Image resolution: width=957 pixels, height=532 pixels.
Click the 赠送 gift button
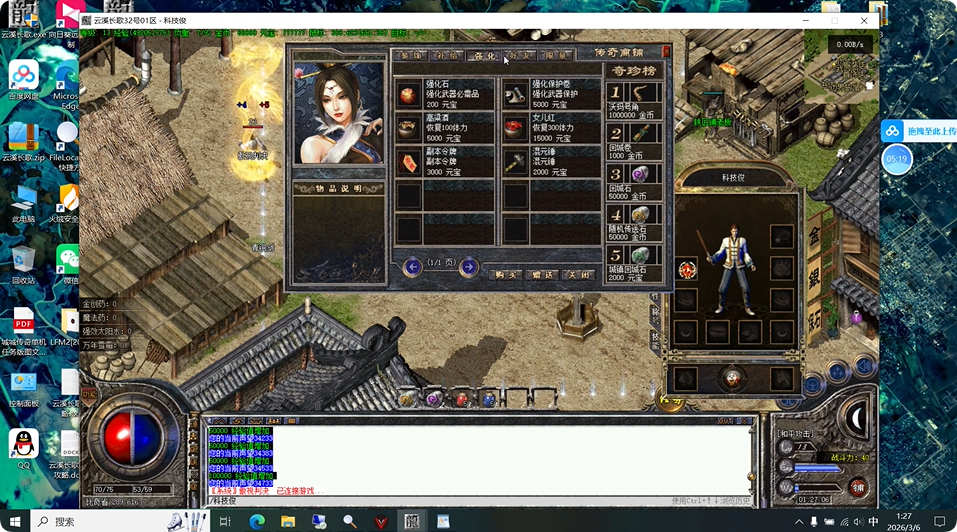[x=542, y=274]
